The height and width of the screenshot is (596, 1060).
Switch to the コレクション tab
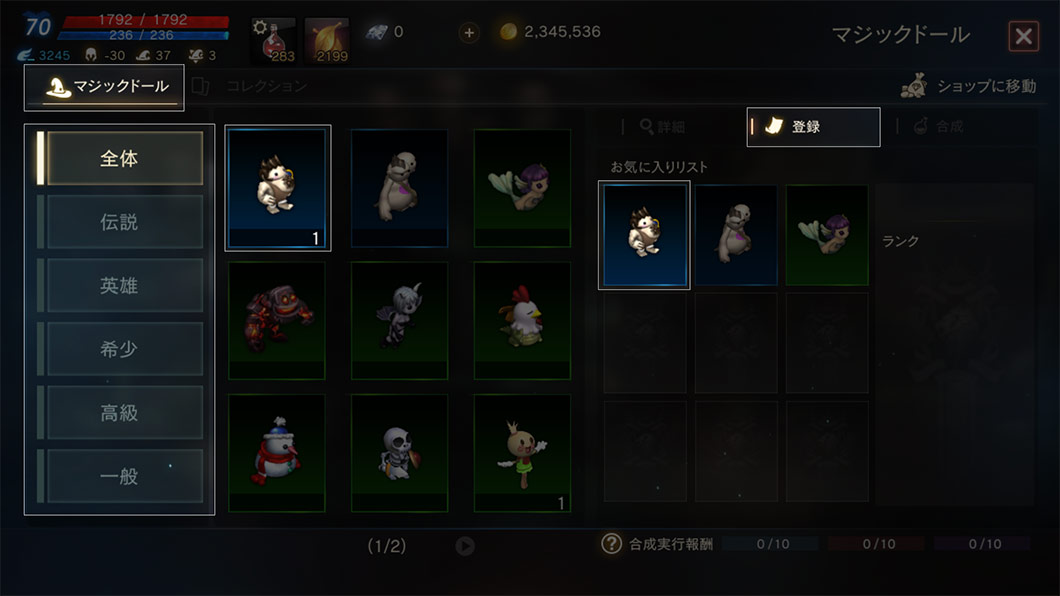click(x=255, y=87)
